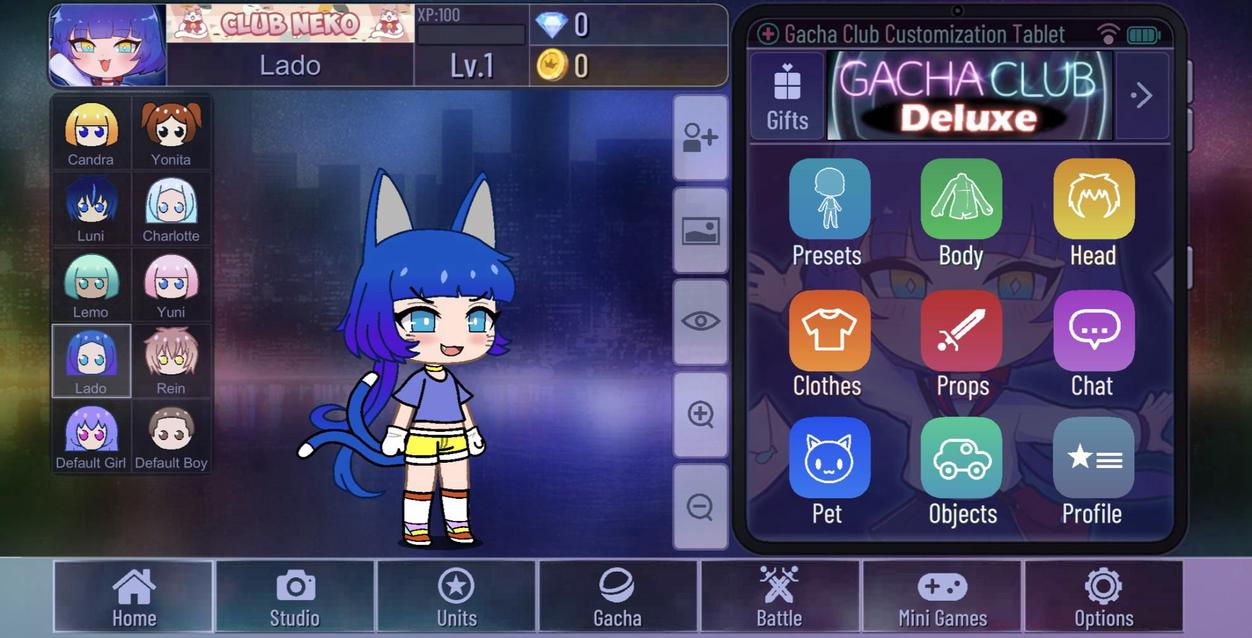This screenshot has height=638, width=1252.
Task: Open the Gacha tab
Action: click(617, 597)
